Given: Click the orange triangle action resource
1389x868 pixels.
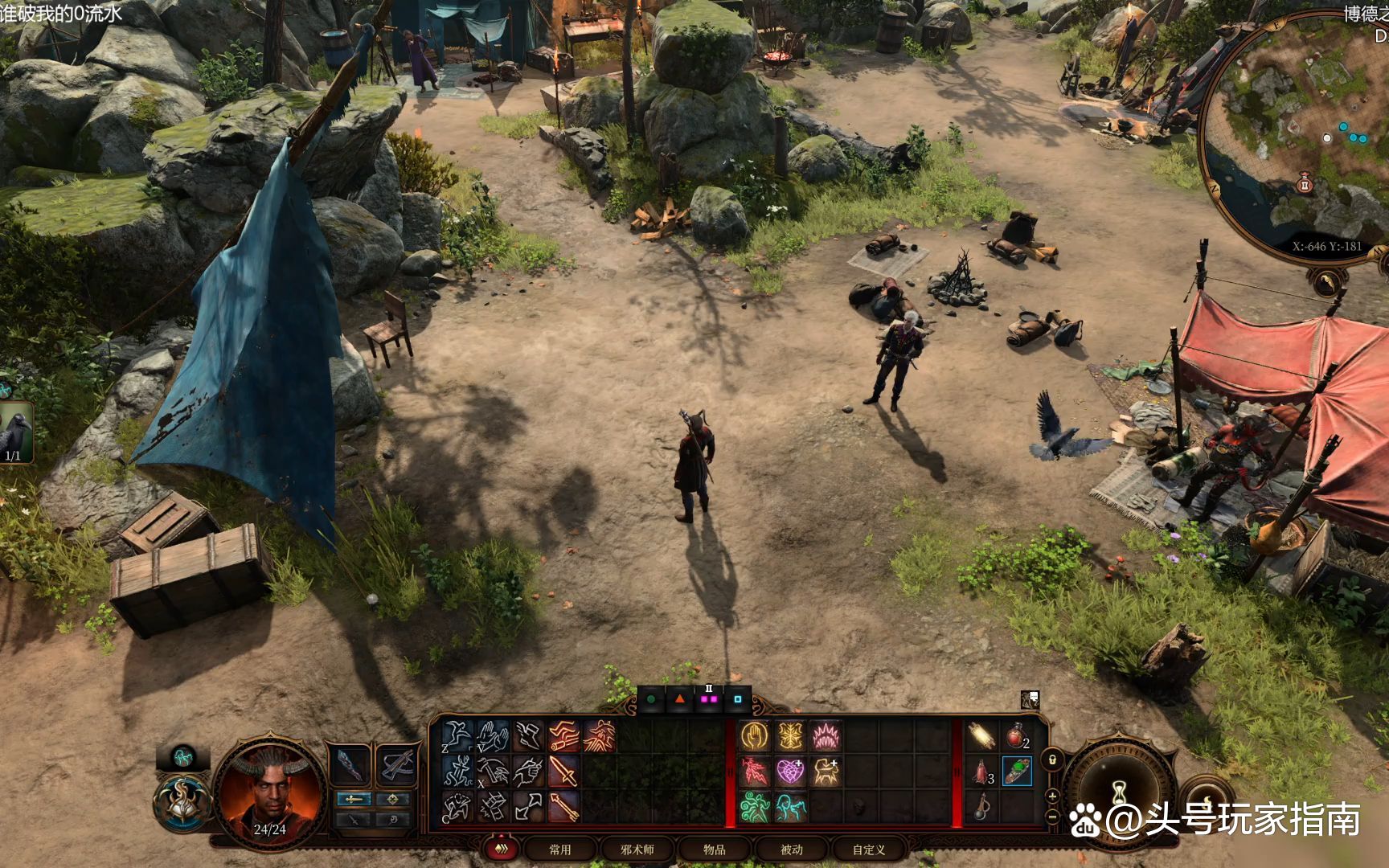Looking at the screenshot, I should tap(680, 699).
